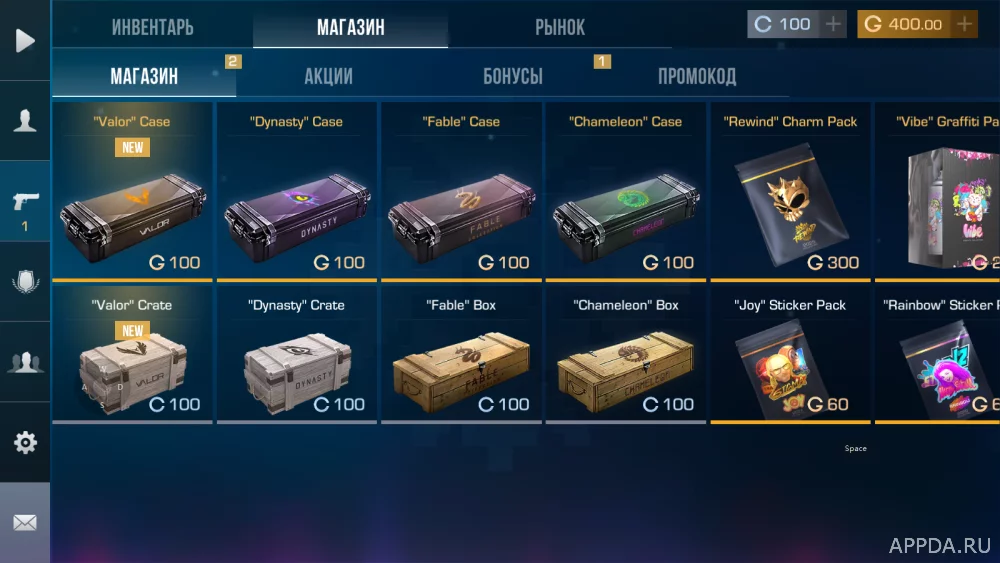The height and width of the screenshot is (563, 1000).
Task: Pick the "Fable" Case
Action: point(461,190)
